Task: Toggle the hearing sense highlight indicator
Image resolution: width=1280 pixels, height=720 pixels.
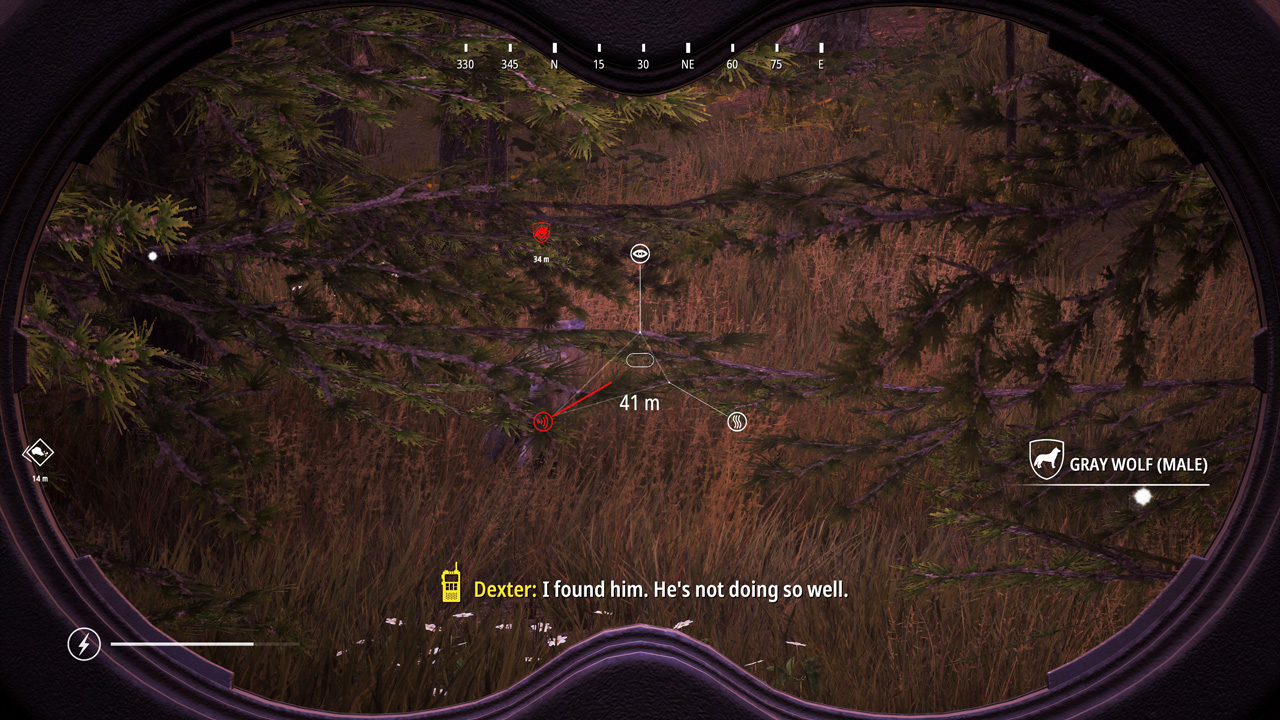Action: 541,422
